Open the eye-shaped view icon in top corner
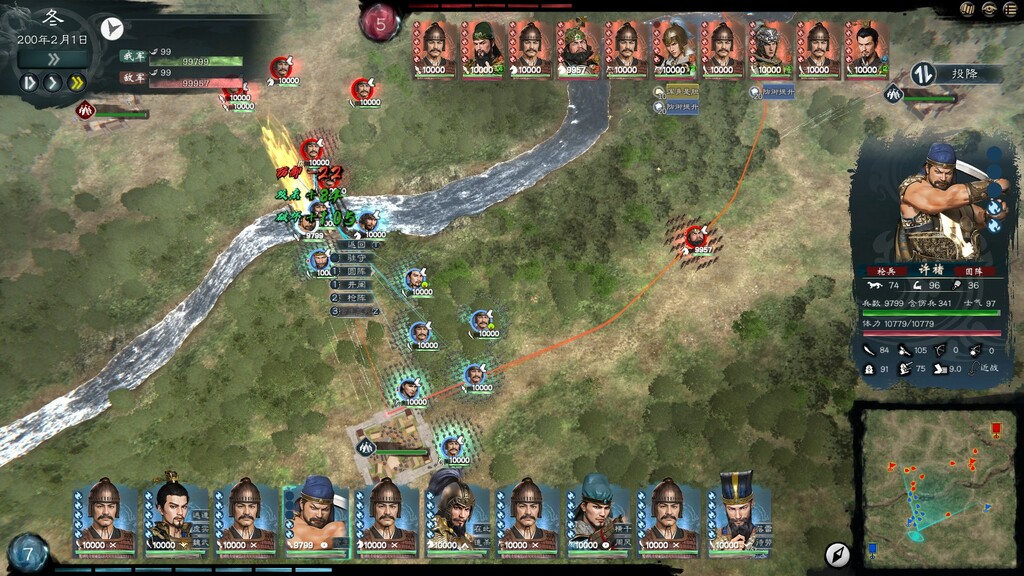 [988, 10]
